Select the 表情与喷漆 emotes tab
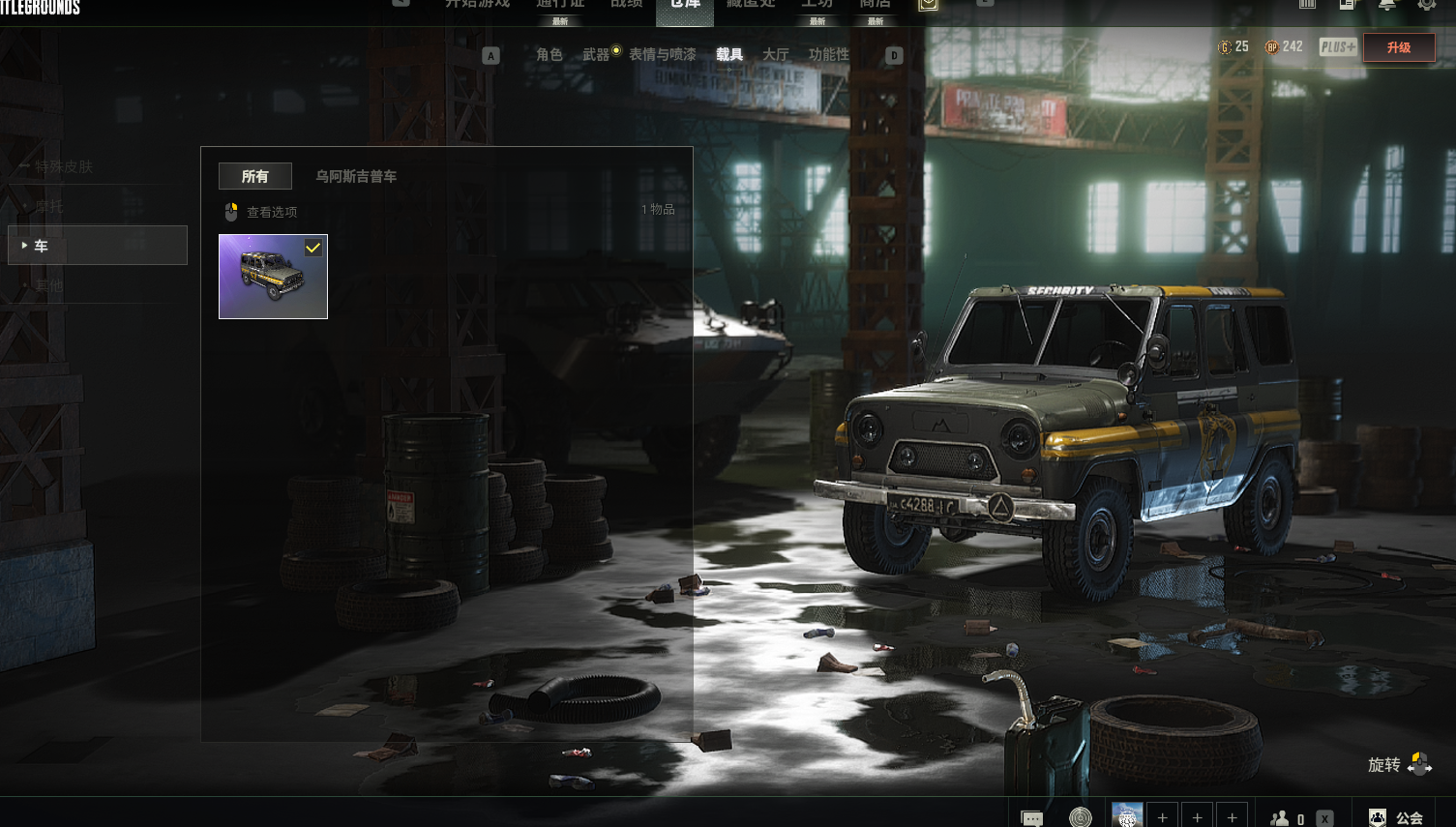 pos(662,55)
